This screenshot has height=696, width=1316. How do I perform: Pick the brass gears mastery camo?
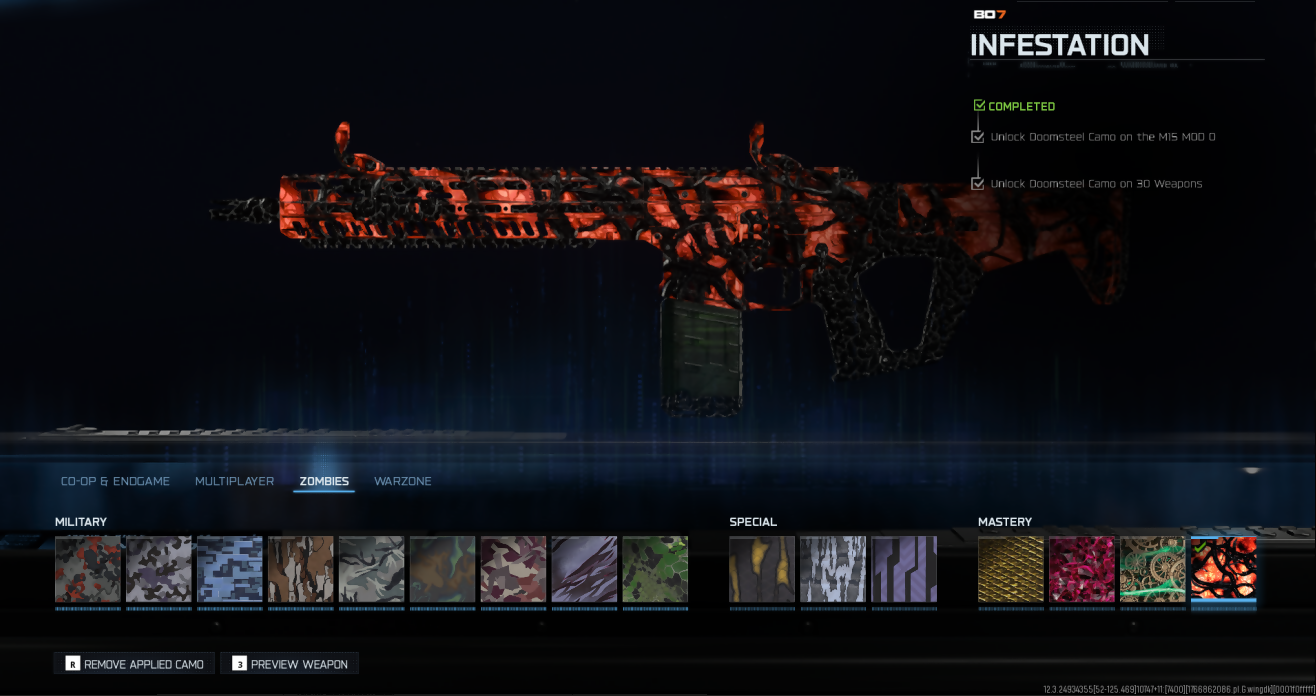(1153, 569)
